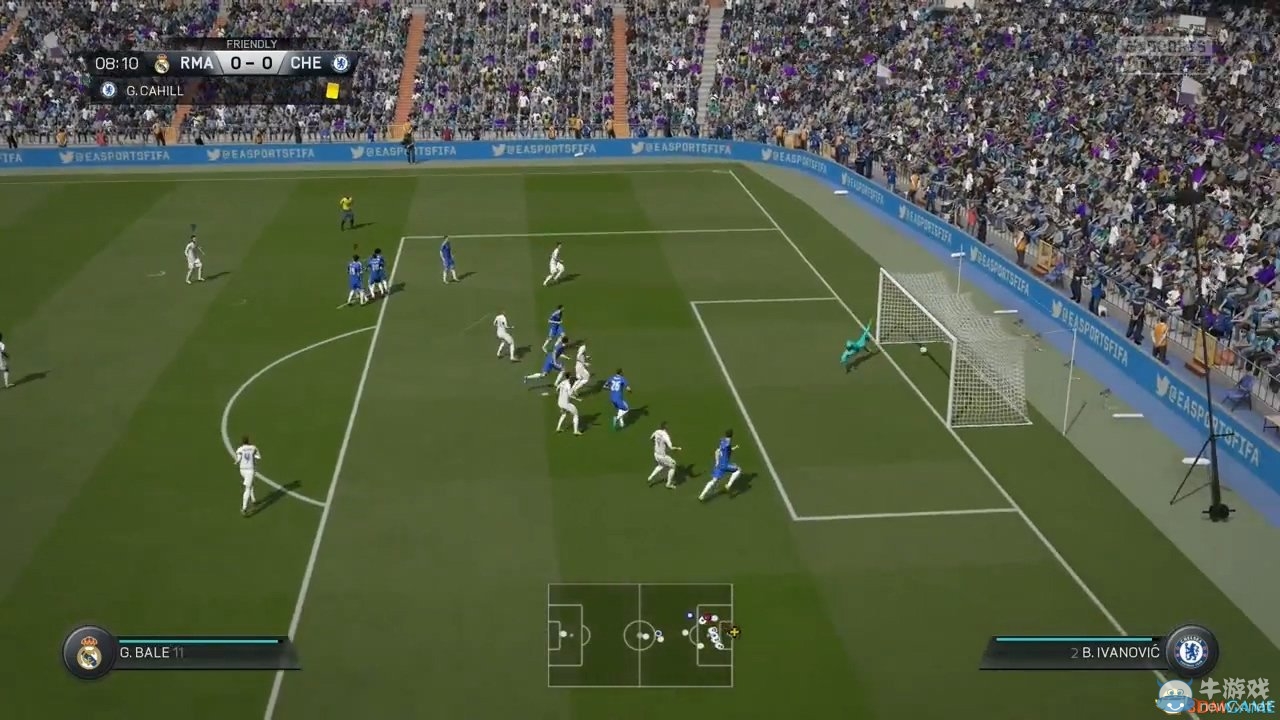Click the yellow cursor marker on the radar
1280x720 pixels.
click(734, 632)
